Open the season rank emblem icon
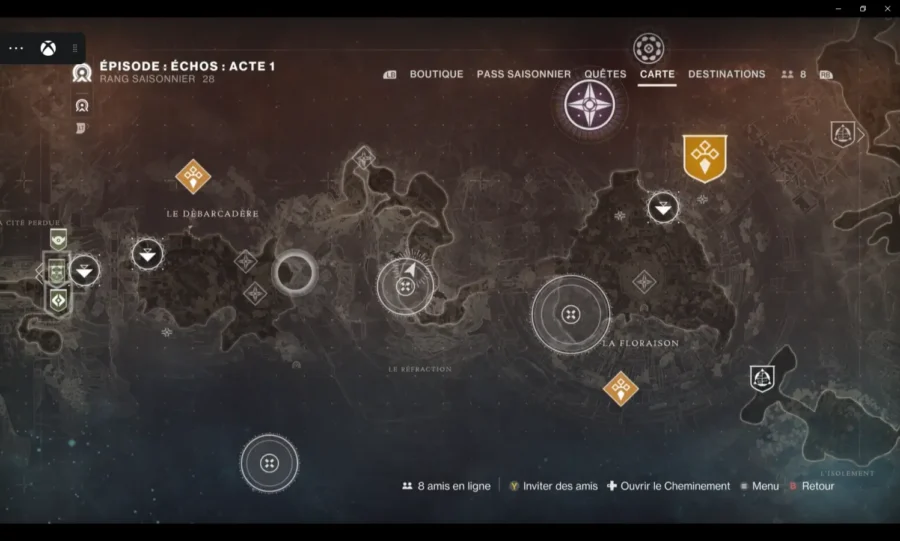Screen dimensions: 900x541 pyautogui.click(x=82, y=72)
